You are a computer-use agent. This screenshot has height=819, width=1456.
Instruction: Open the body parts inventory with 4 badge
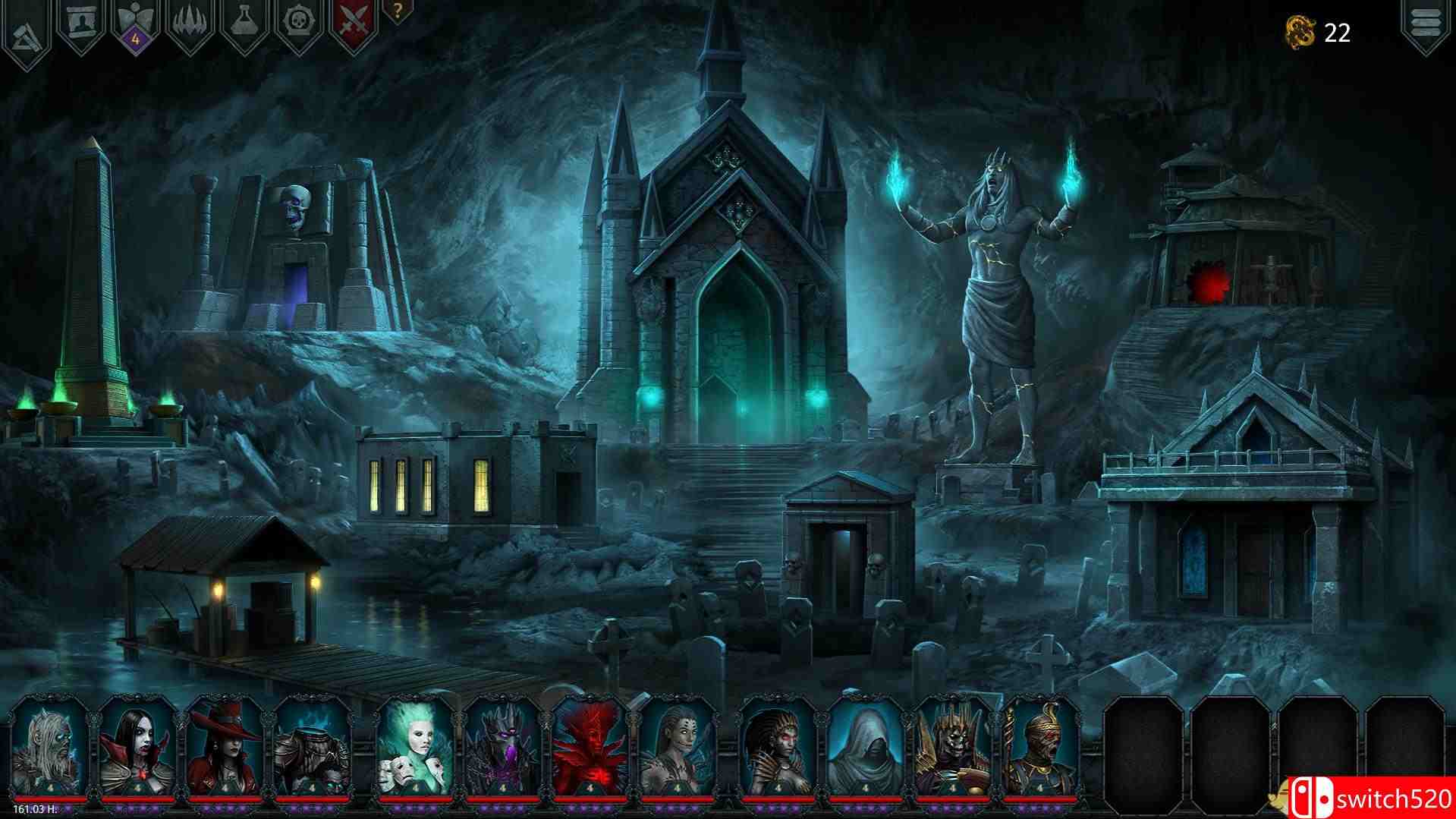tap(133, 19)
